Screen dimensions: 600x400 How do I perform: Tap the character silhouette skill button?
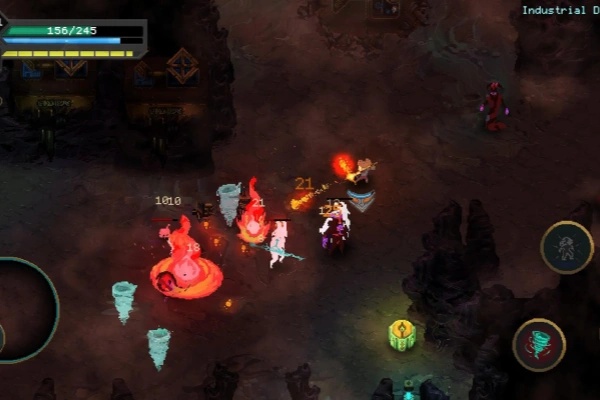click(x=567, y=247)
